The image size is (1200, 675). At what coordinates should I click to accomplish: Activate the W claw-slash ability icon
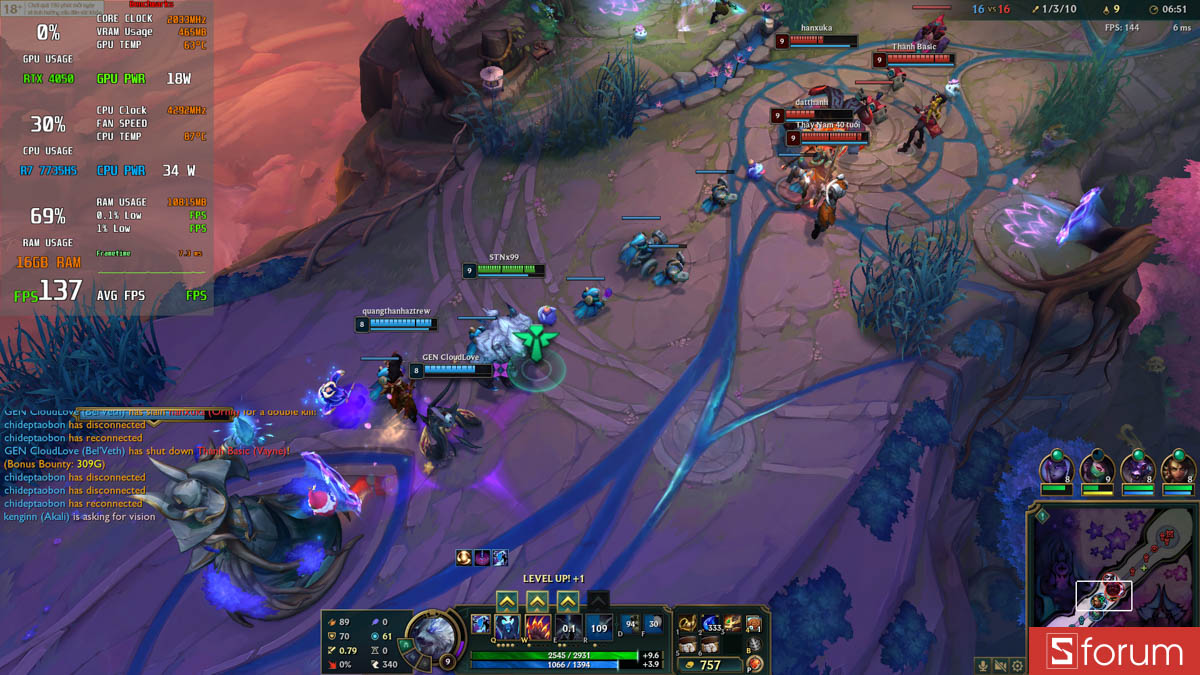[538, 628]
